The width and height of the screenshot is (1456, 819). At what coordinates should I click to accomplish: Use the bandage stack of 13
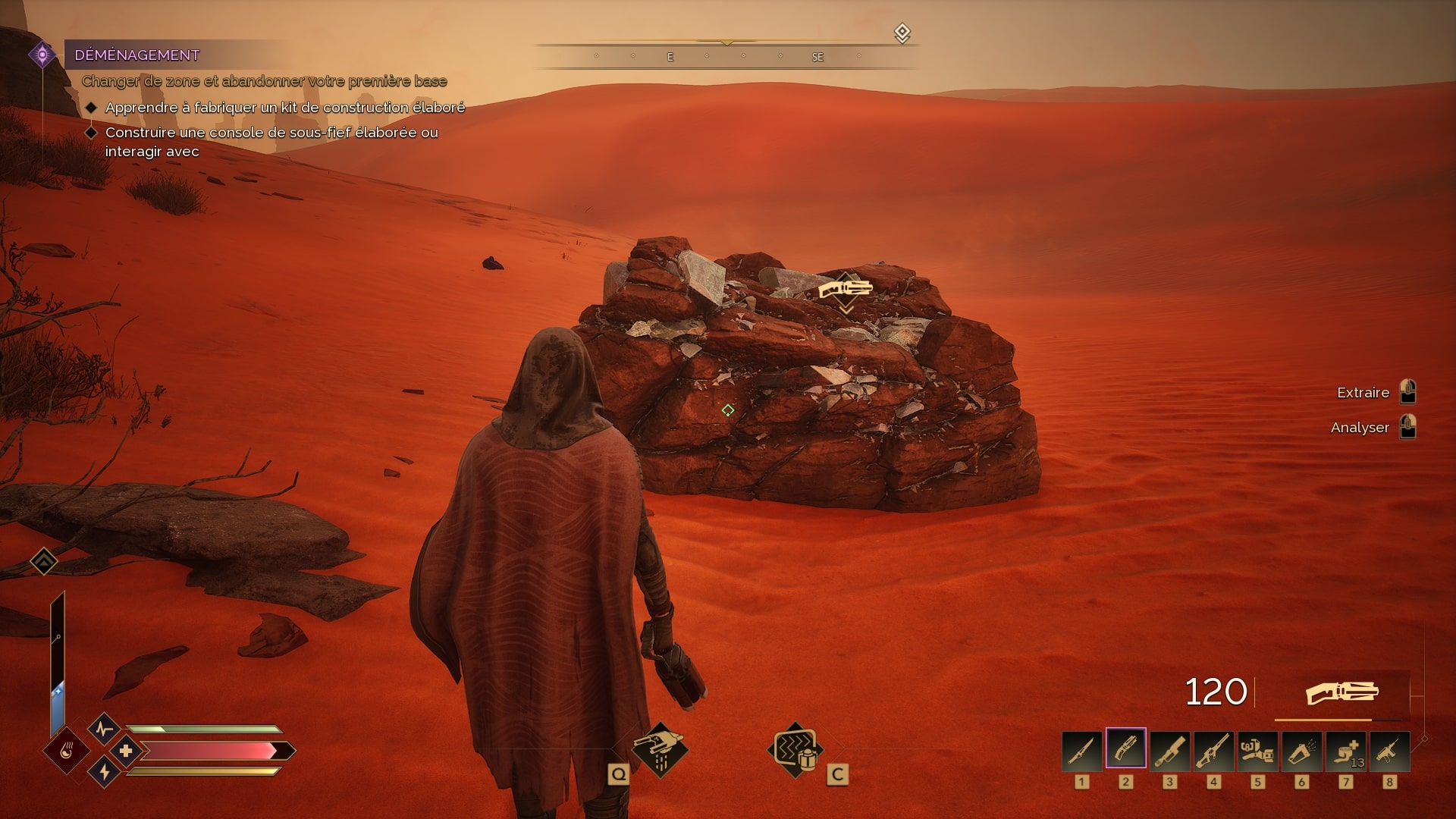1345,751
